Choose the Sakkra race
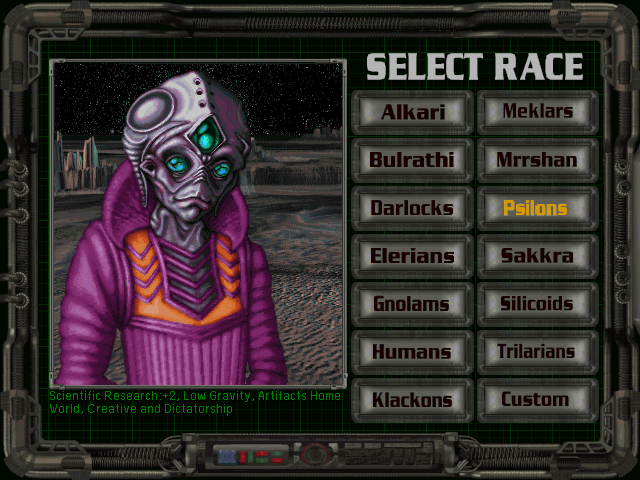 [536, 256]
